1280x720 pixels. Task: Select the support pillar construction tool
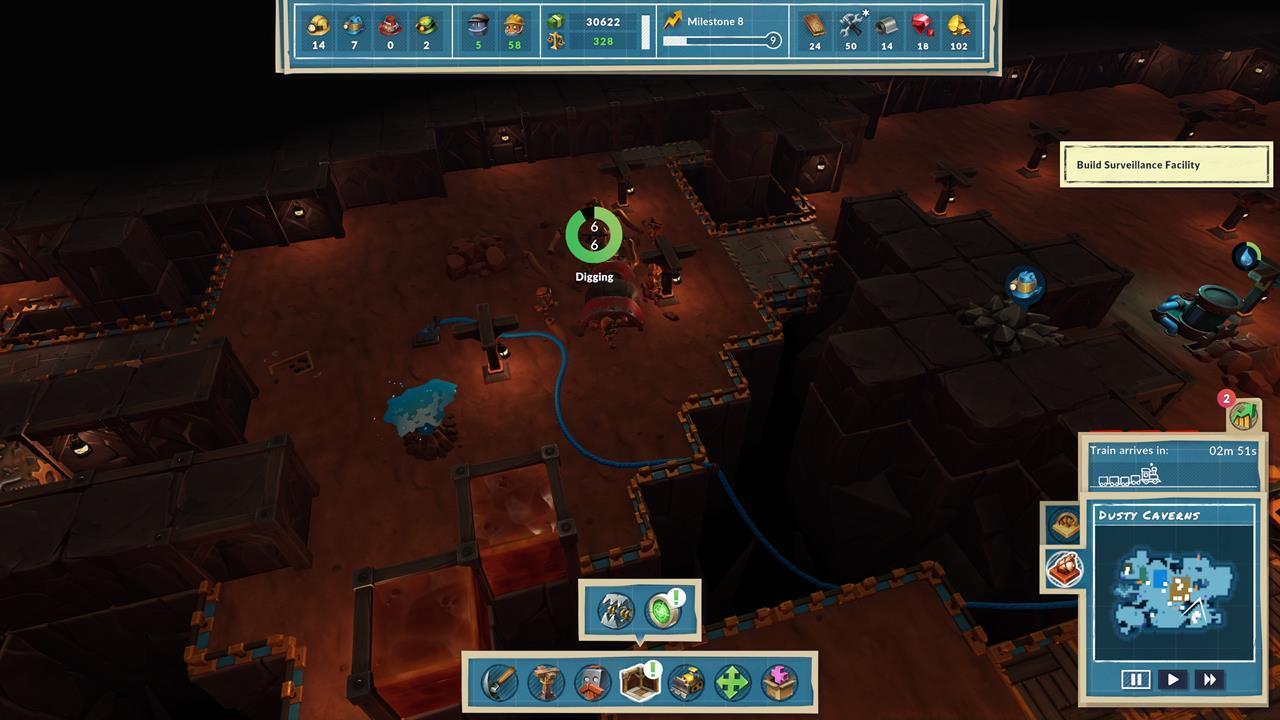coord(544,682)
